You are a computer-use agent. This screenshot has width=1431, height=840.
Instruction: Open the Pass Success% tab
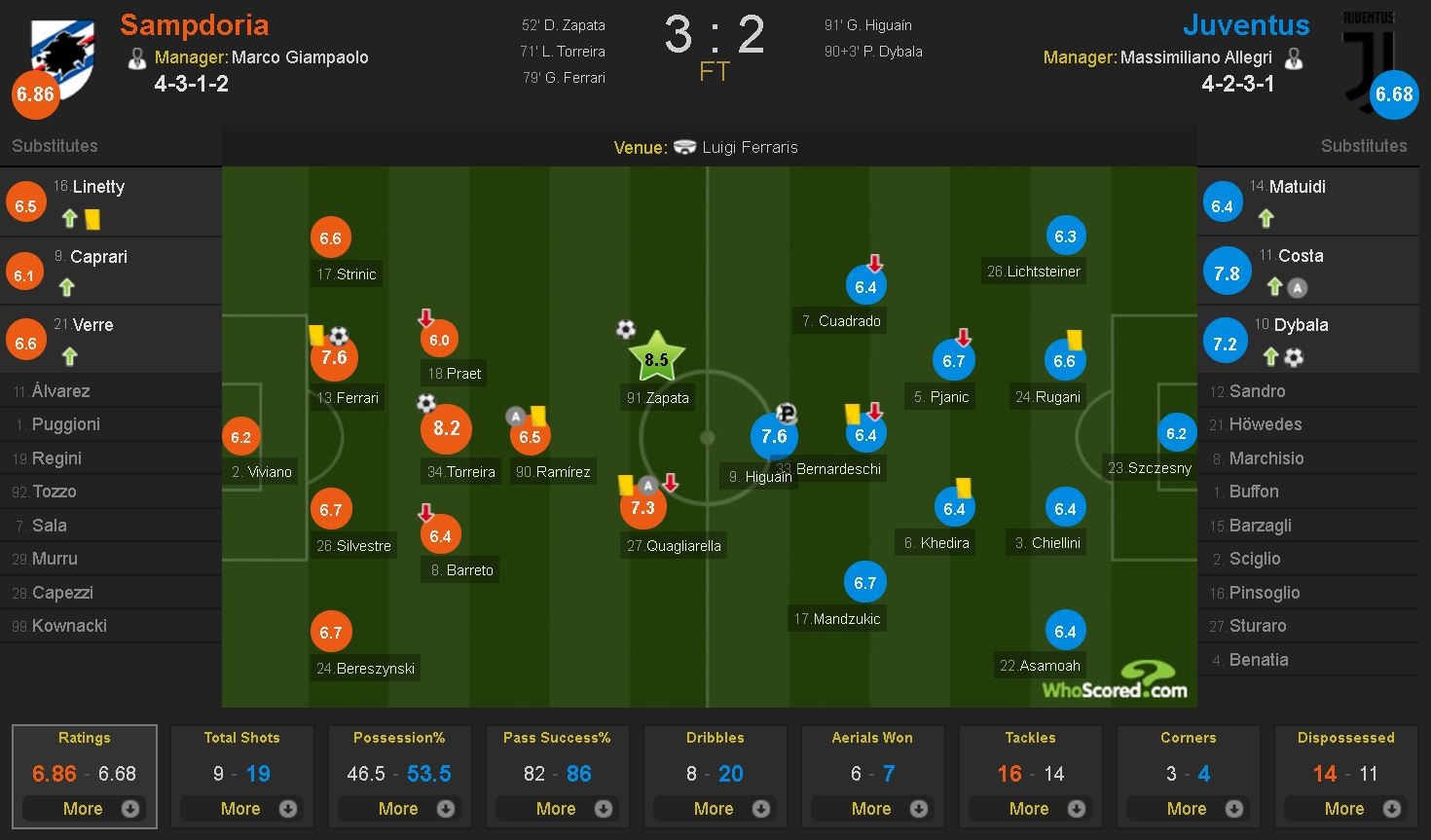coord(557,738)
